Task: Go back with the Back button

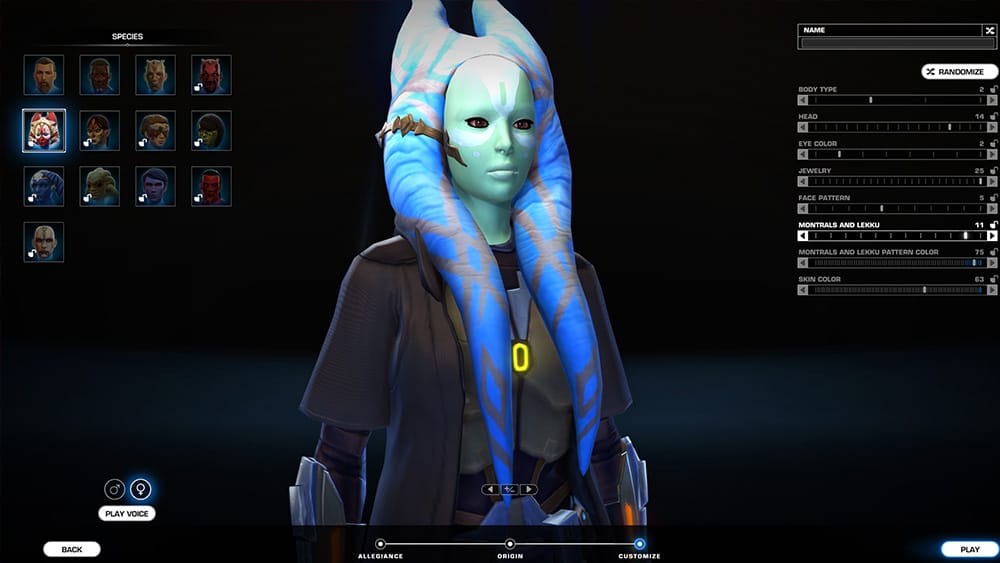Action: click(x=72, y=549)
